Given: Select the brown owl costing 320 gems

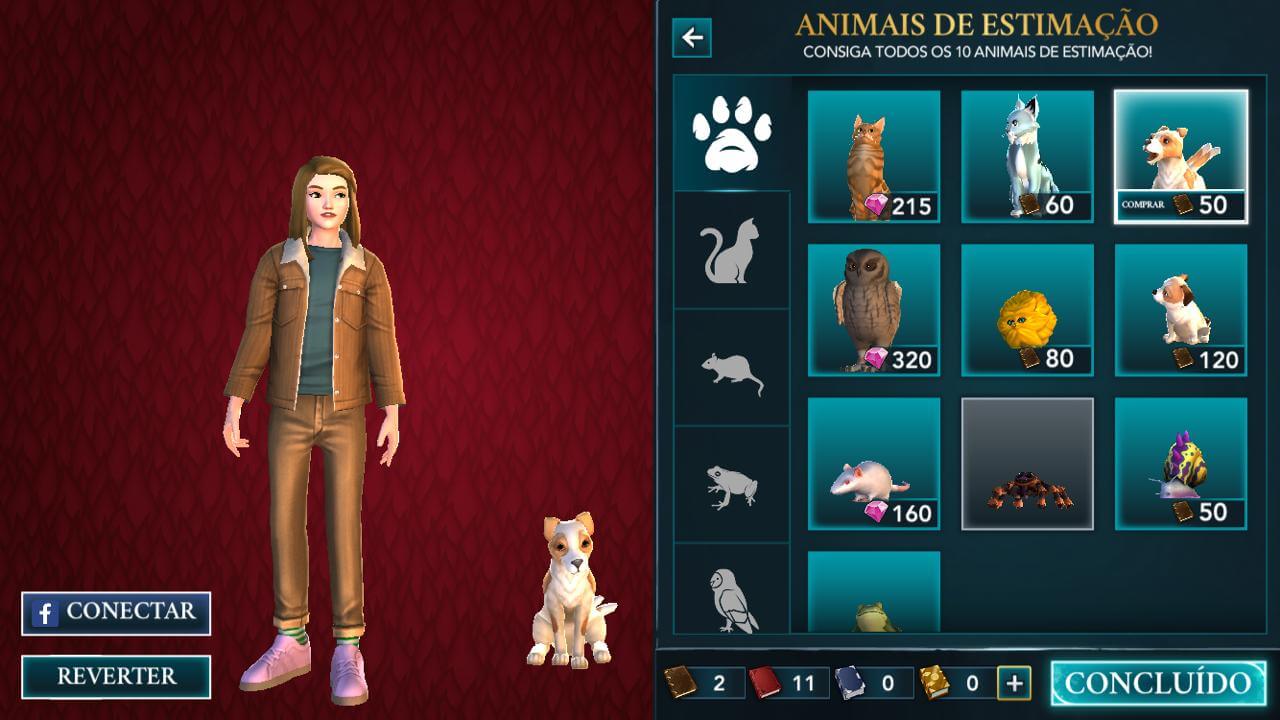Looking at the screenshot, I should tap(874, 310).
